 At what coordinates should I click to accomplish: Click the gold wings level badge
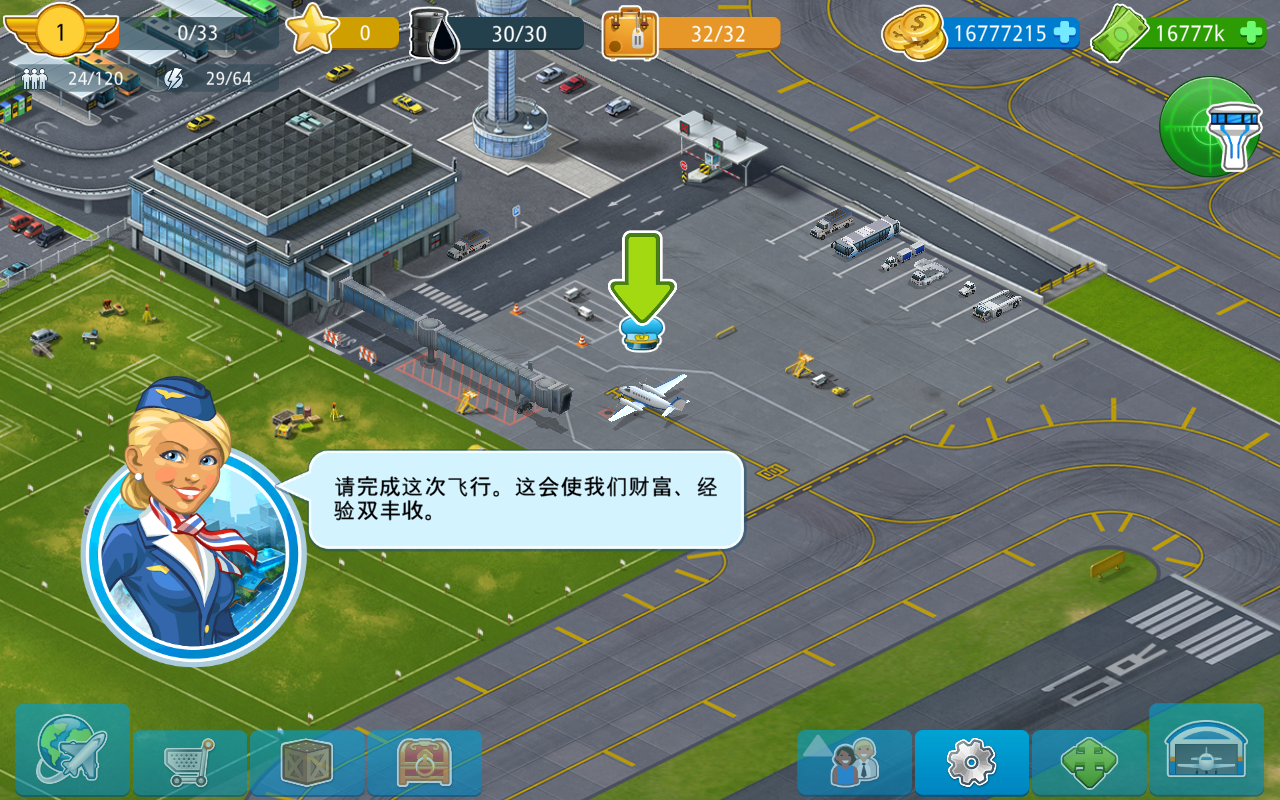pyautogui.click(x=60, y=32)
